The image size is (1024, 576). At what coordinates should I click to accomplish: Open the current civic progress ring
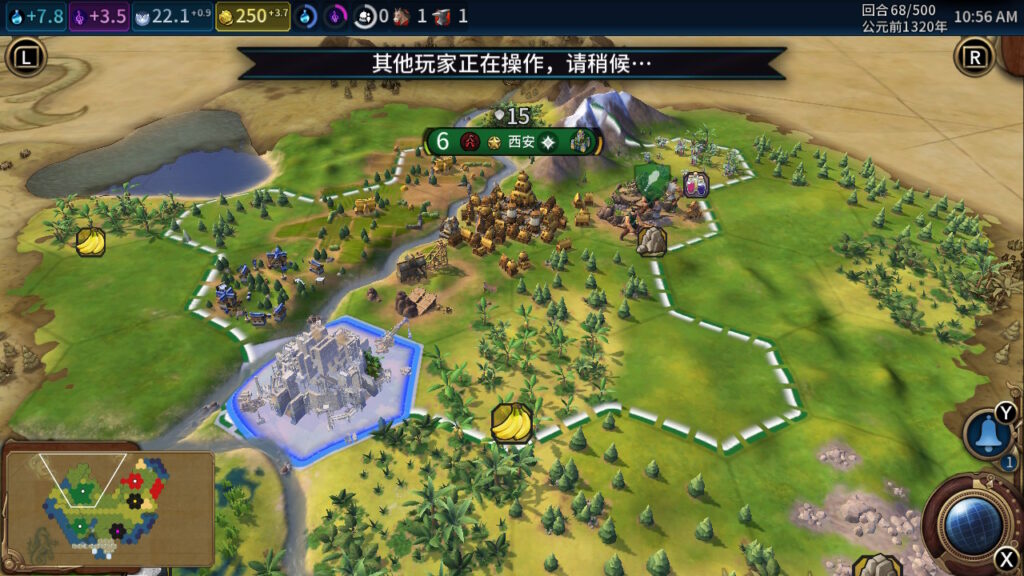(335, 16)
